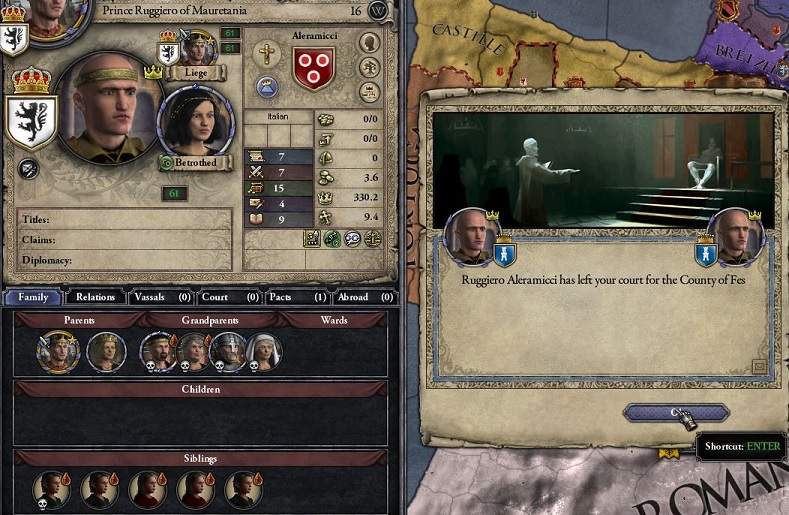Open the Relations tab
This screenshot has width=789, height=515.
click(x=95, y=297)
